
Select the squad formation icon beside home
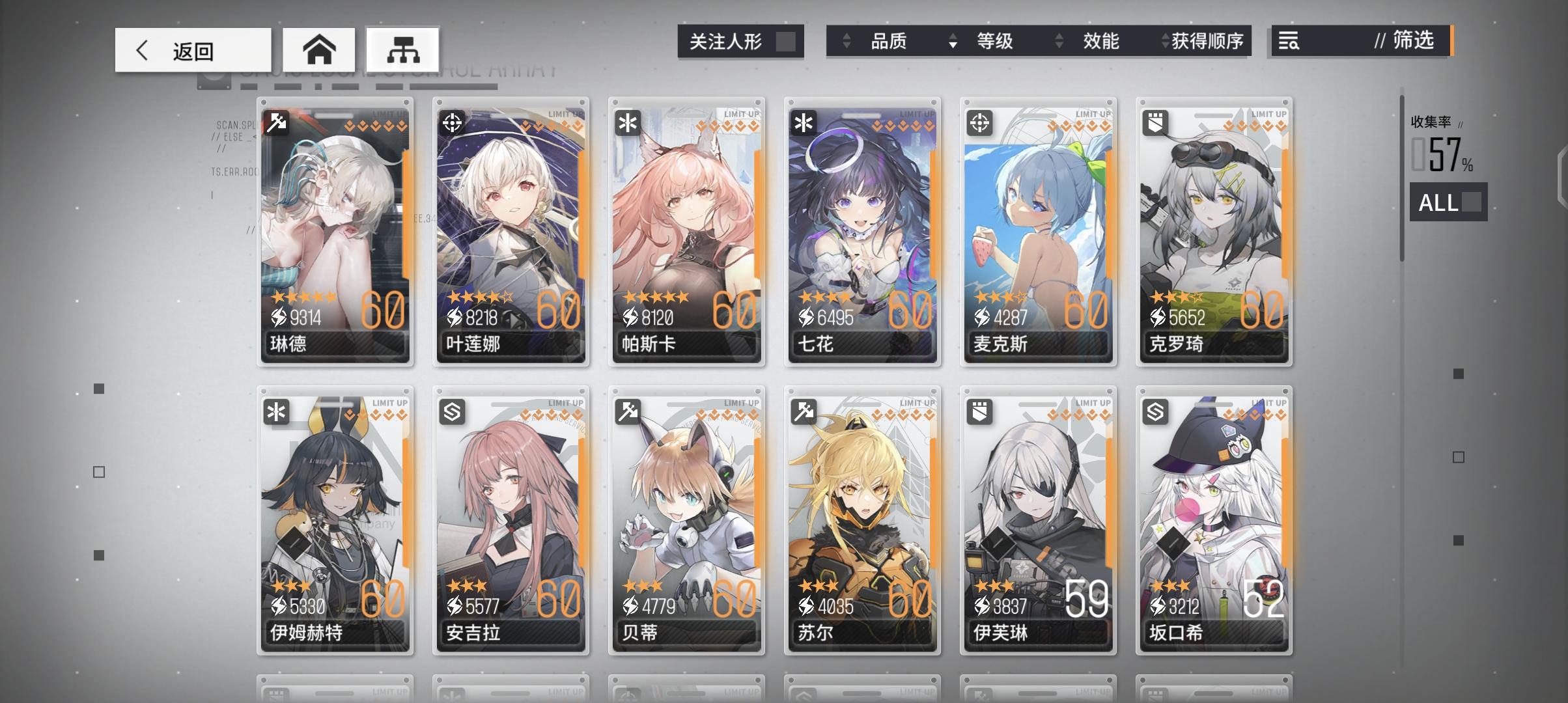tap(401, 49)
